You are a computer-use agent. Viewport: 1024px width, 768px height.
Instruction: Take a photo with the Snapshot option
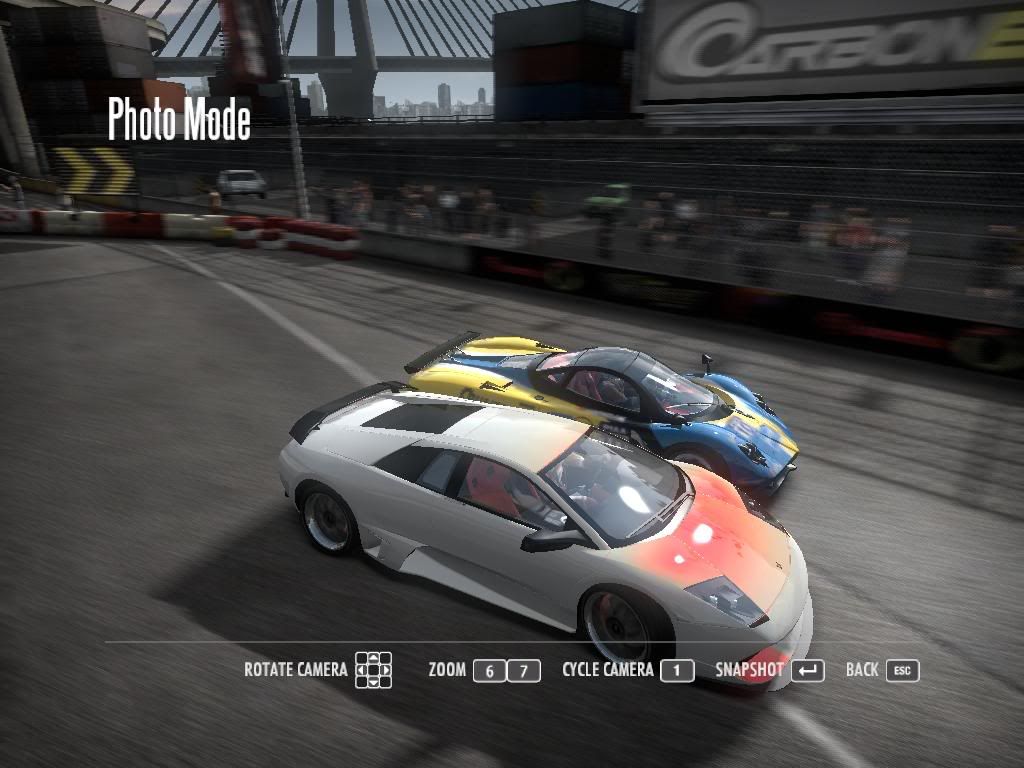click(x=750, y=670)
